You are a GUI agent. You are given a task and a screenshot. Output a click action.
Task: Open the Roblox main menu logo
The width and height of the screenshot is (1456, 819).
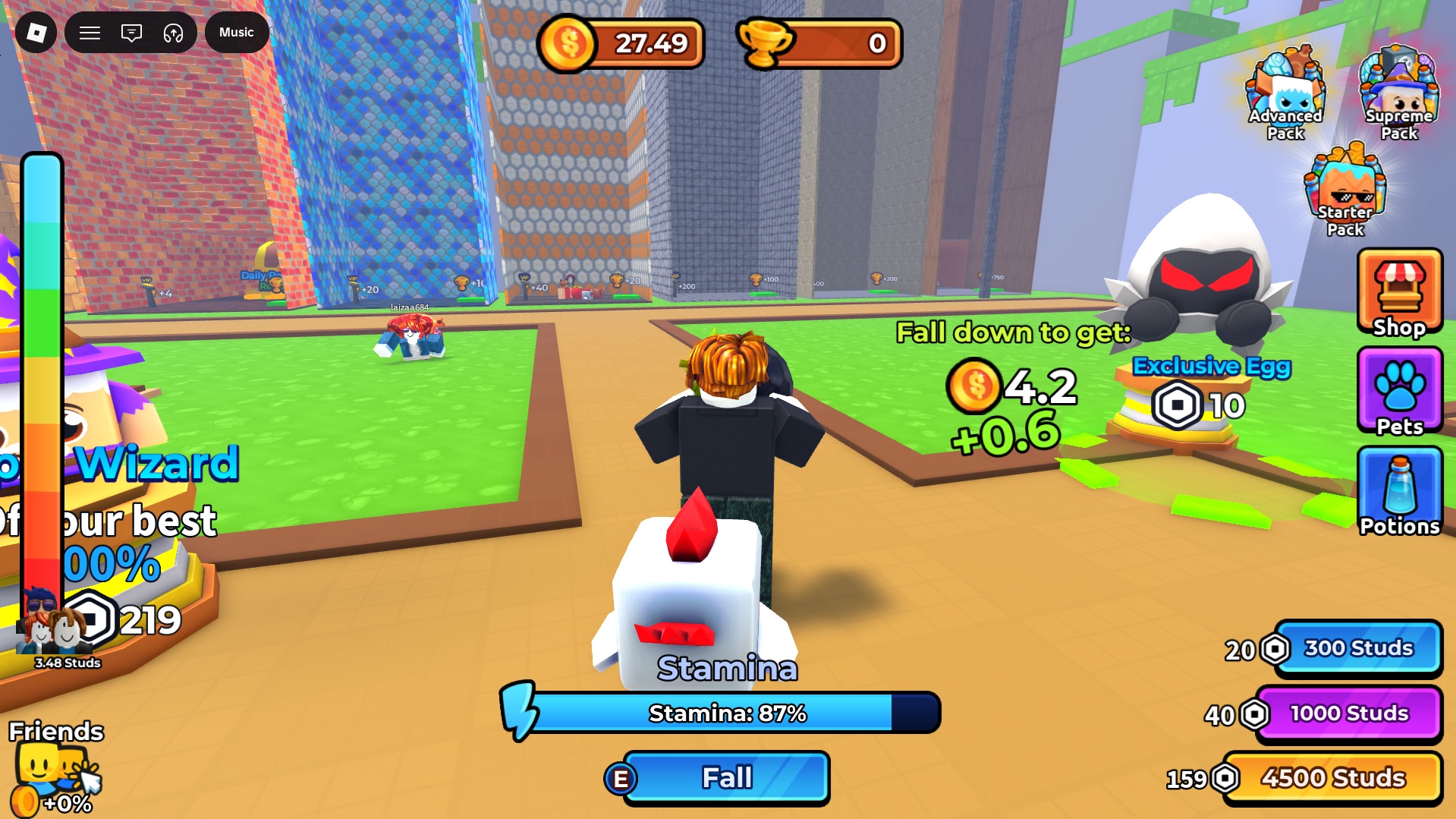click(x=36, y=33)
